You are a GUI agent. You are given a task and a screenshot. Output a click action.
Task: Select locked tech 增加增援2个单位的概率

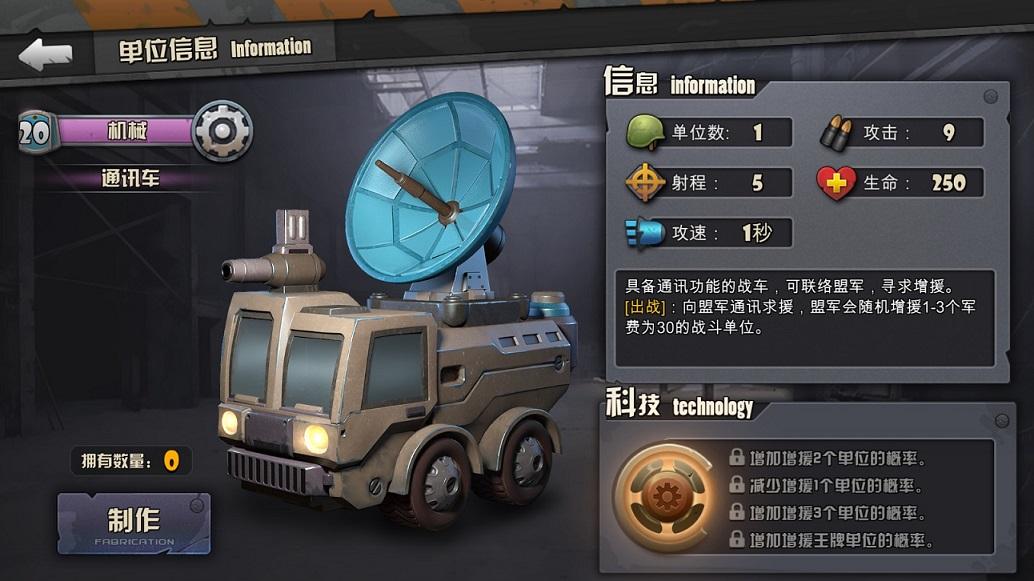826,458
